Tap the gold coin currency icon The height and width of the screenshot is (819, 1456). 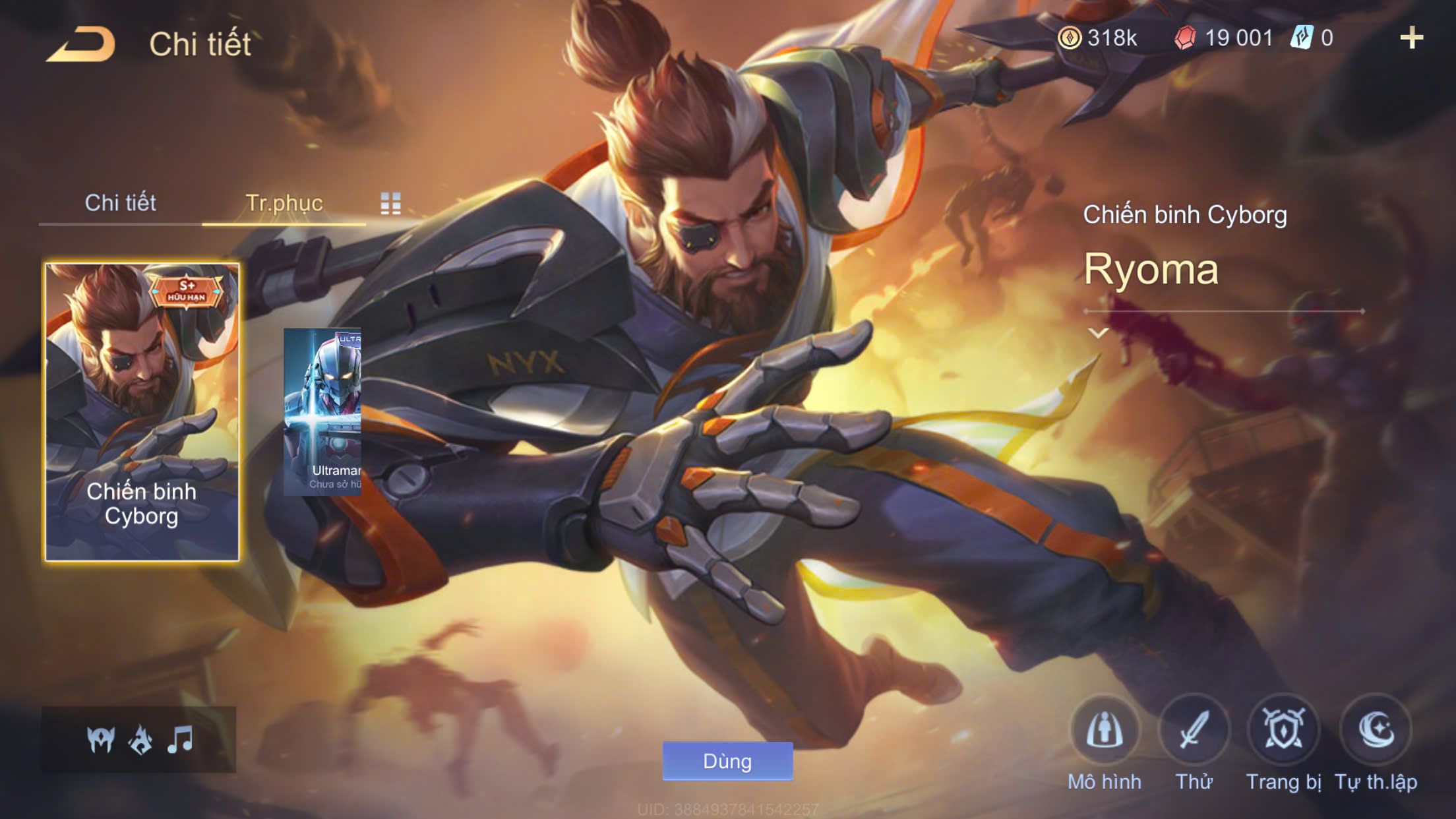[x=1070, y=38]
